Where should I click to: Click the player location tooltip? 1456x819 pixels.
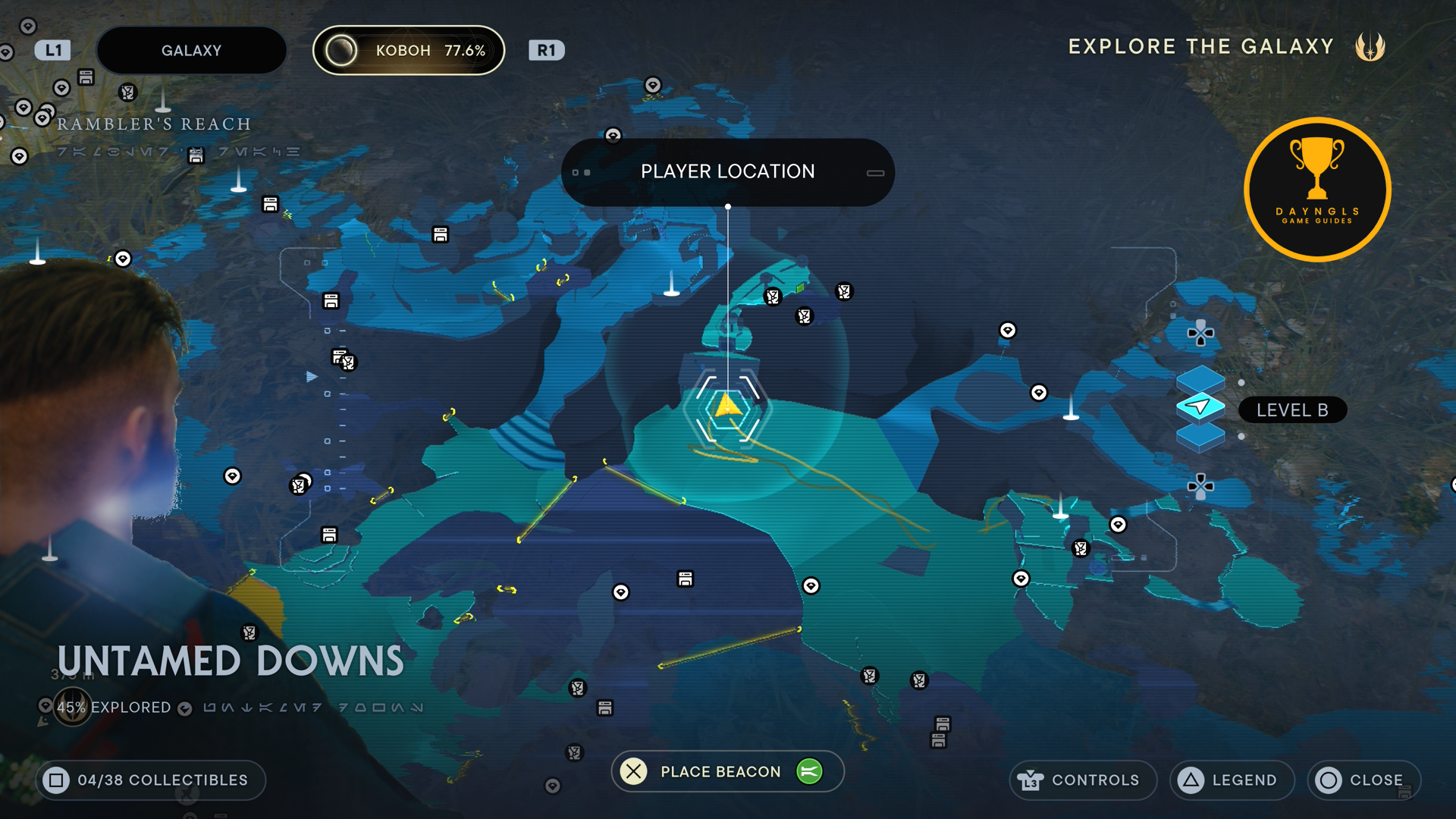click(x=727, y=172)
